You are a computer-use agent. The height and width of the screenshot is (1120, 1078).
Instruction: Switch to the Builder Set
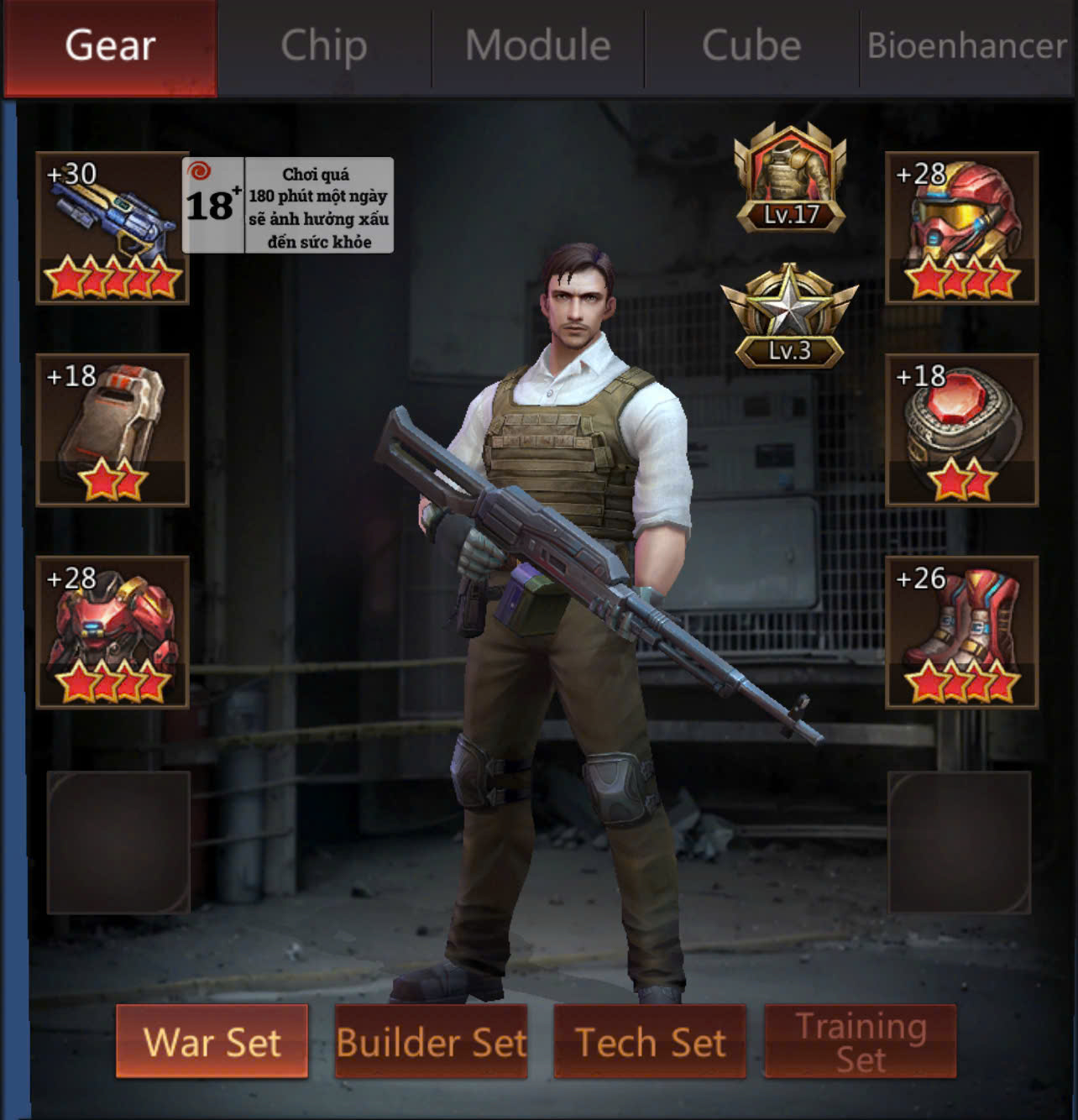[x=432, y=1042]
